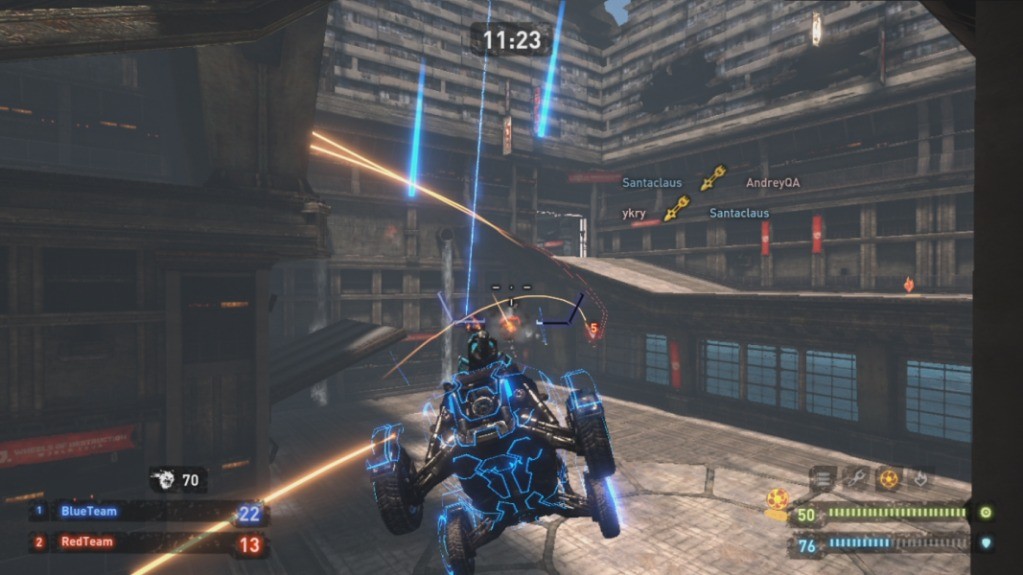
Task: Click the ykry name in kill feed
Action: (633, 213)
